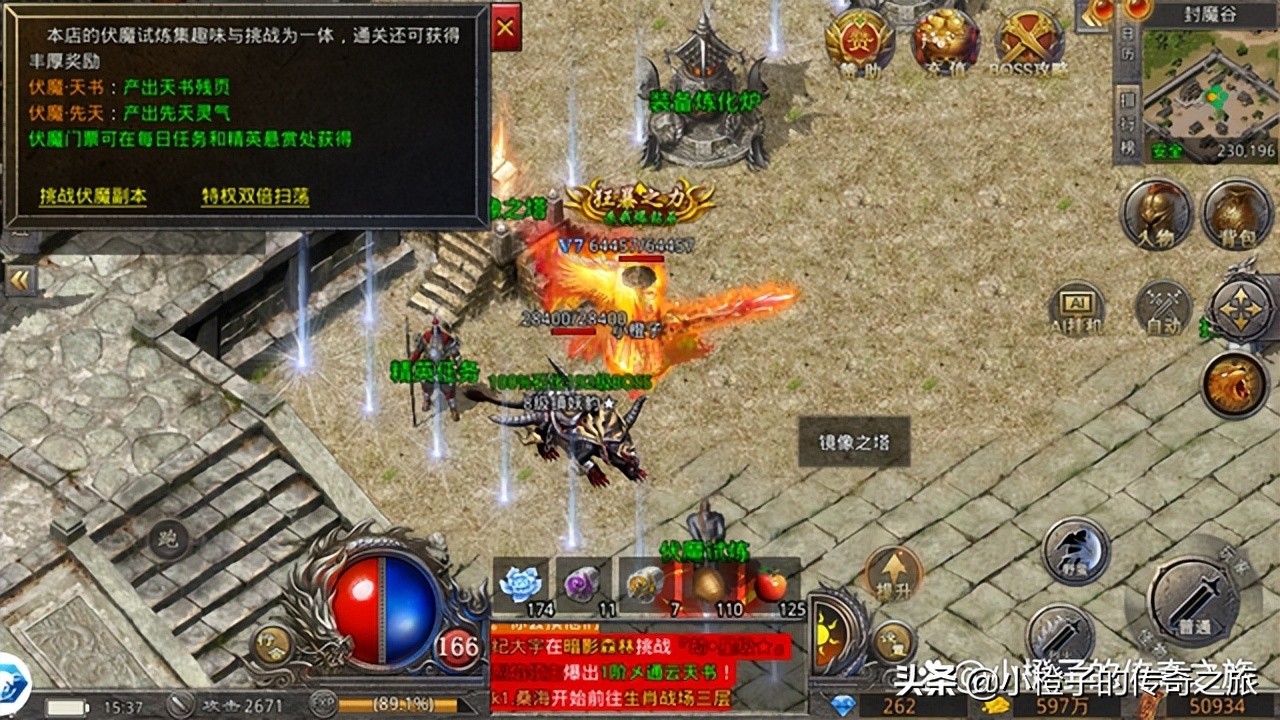The image size is (1280, 720).
Task: Open the 背包 backpack
Action: (1236, 213)
